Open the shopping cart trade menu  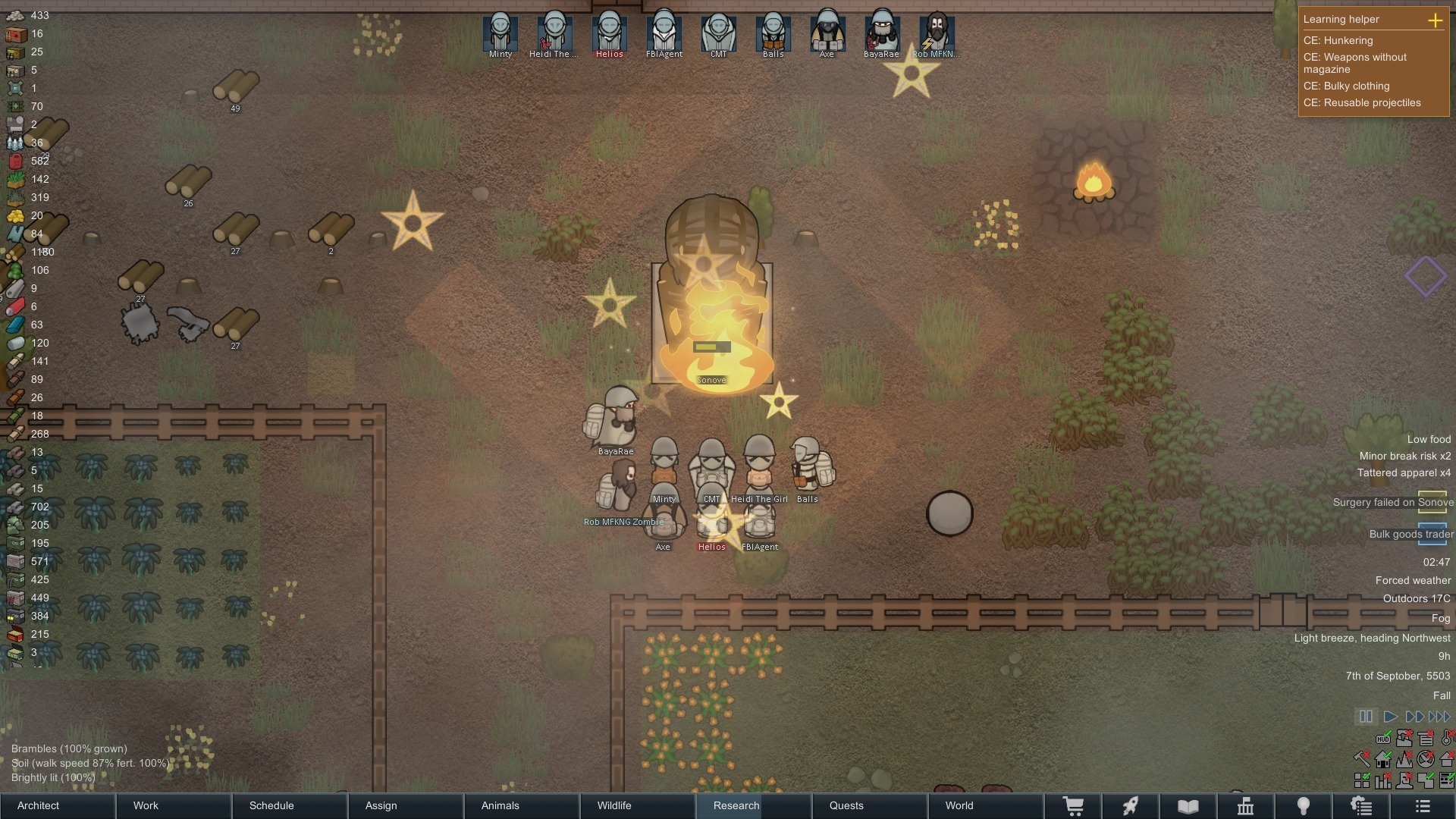[1073, 805]
